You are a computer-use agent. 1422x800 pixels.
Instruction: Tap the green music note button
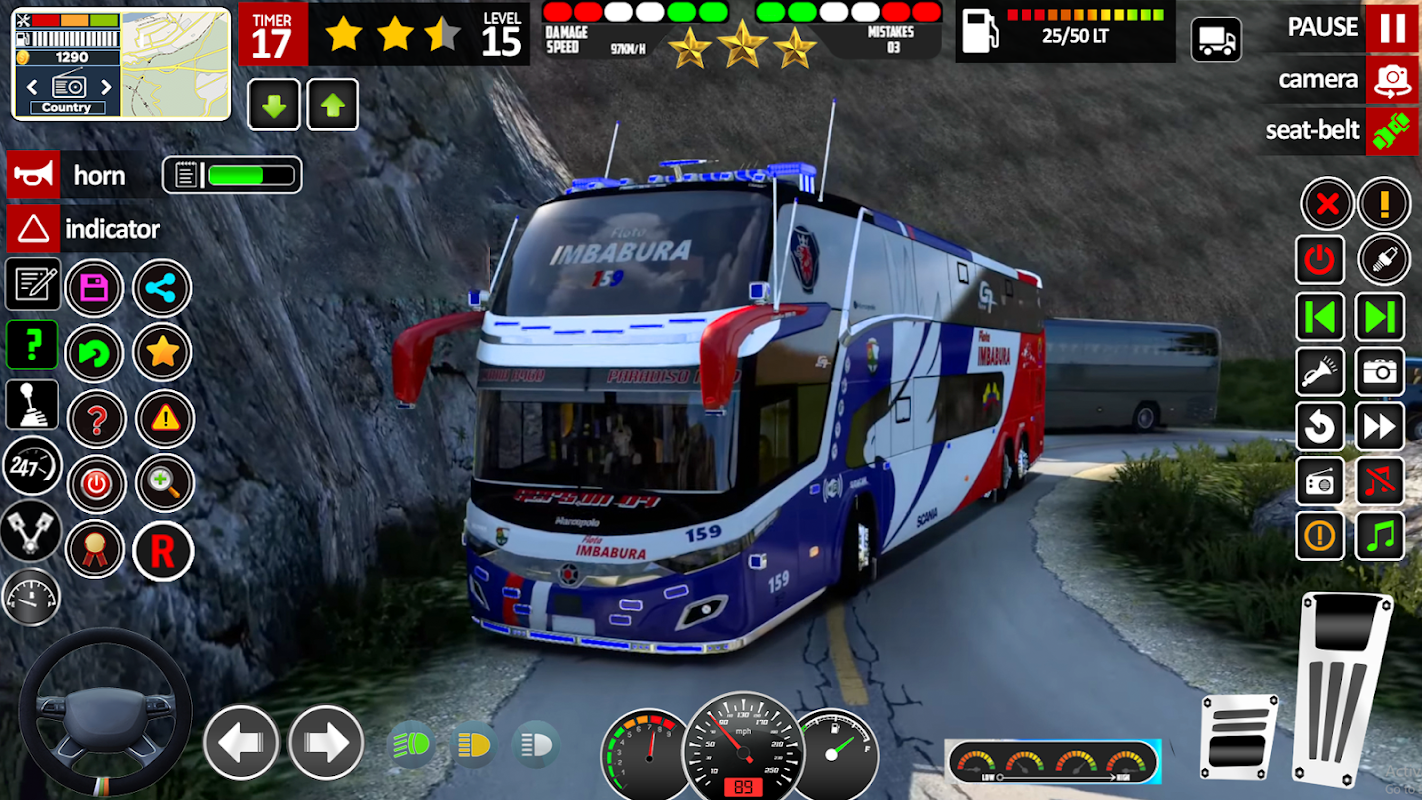[1380, 536]
